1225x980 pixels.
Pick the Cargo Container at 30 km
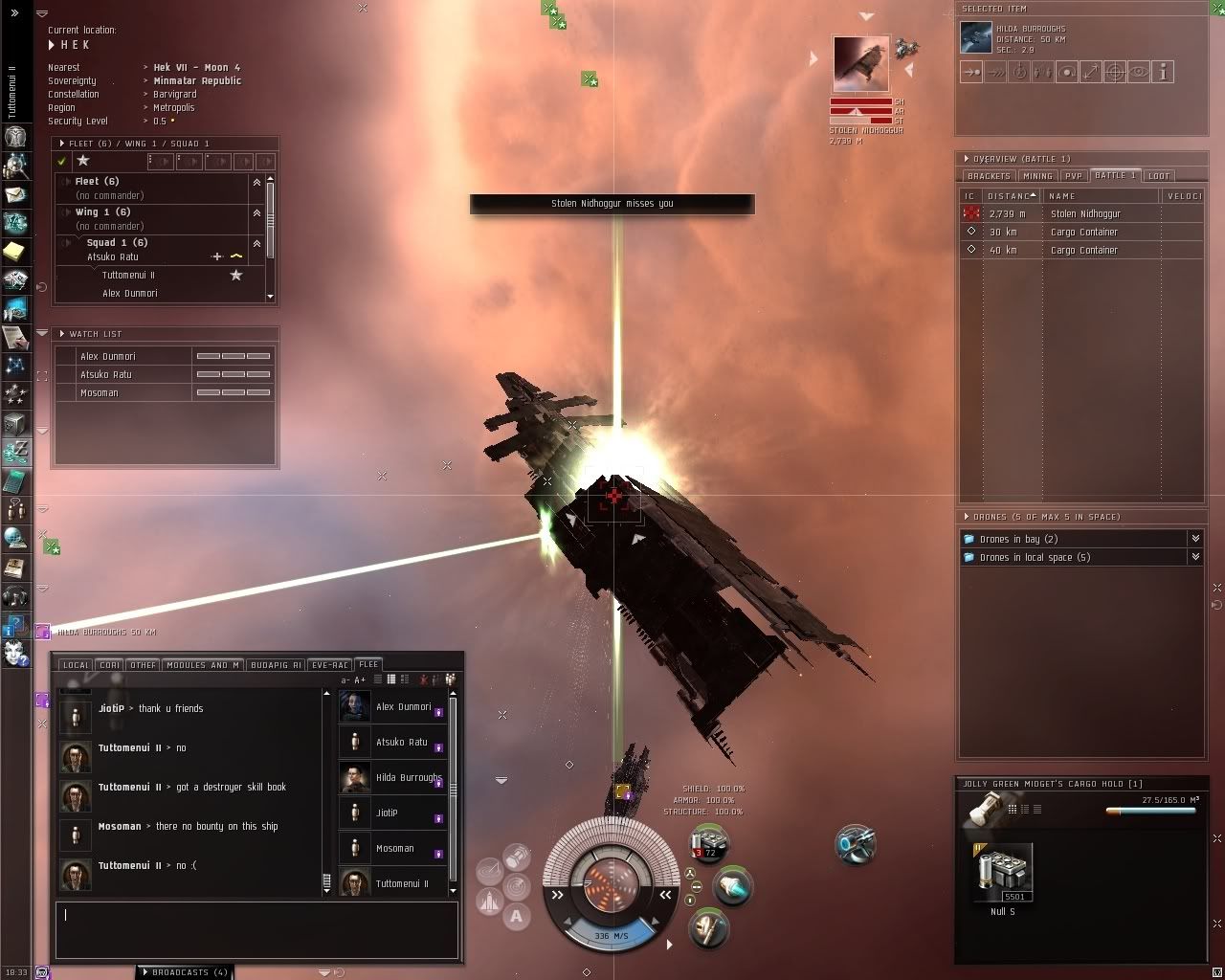coord(1083,233)
